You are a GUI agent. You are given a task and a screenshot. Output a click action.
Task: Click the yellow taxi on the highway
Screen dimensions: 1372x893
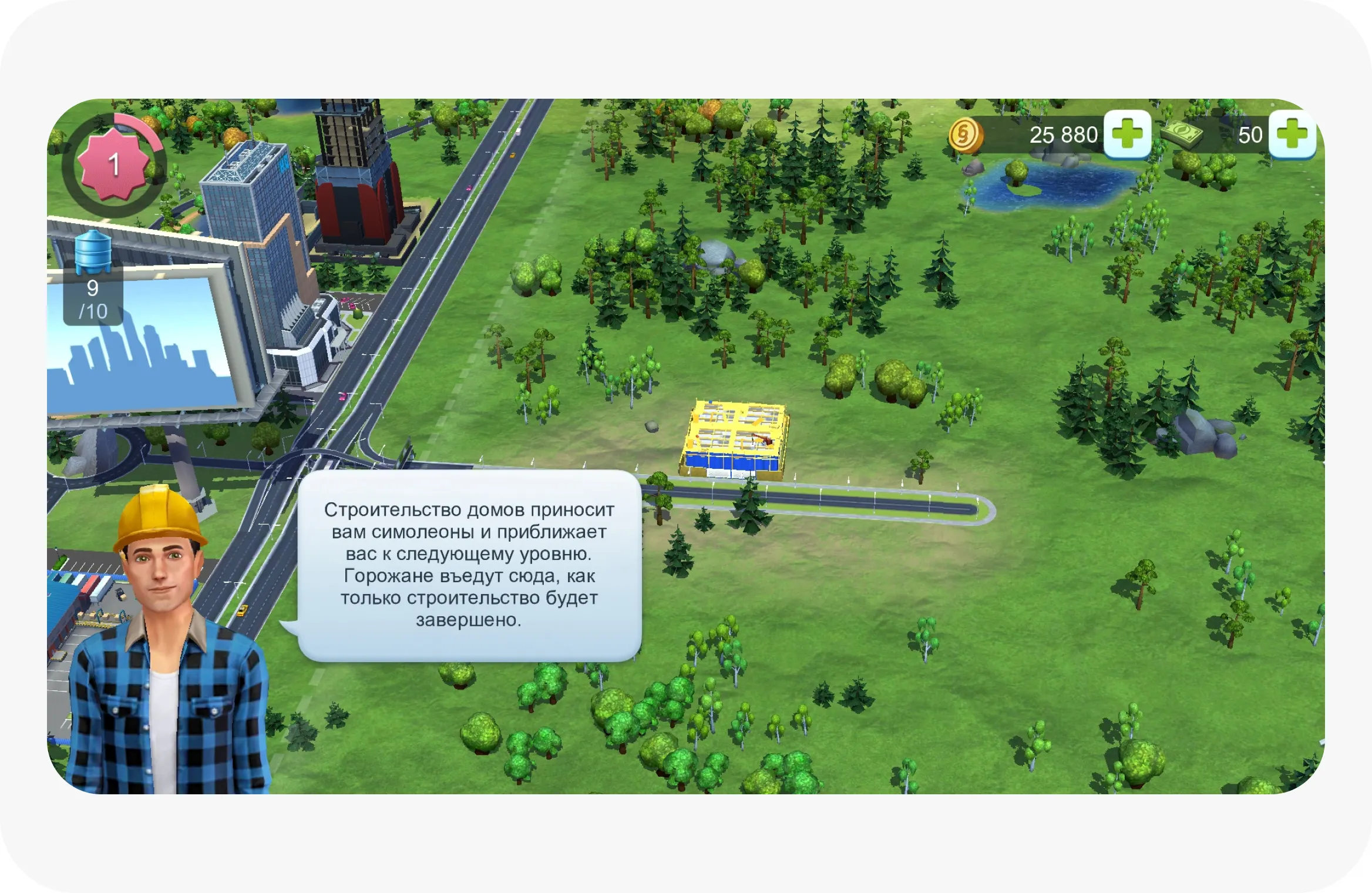[243, 610]
